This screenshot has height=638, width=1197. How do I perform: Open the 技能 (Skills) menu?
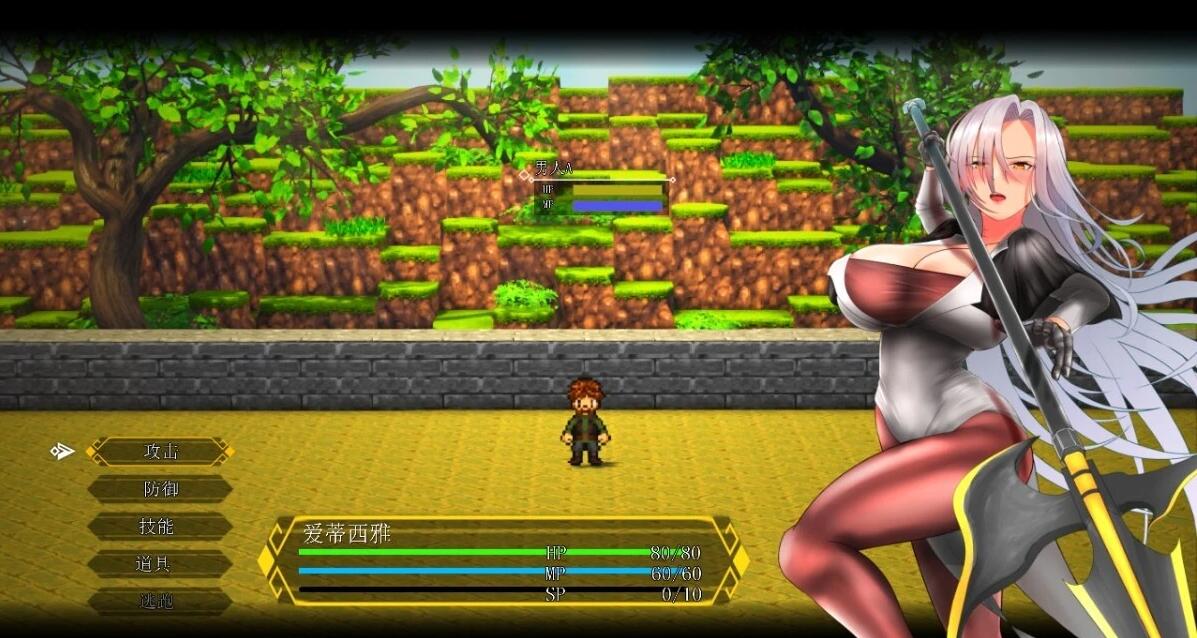160,526
